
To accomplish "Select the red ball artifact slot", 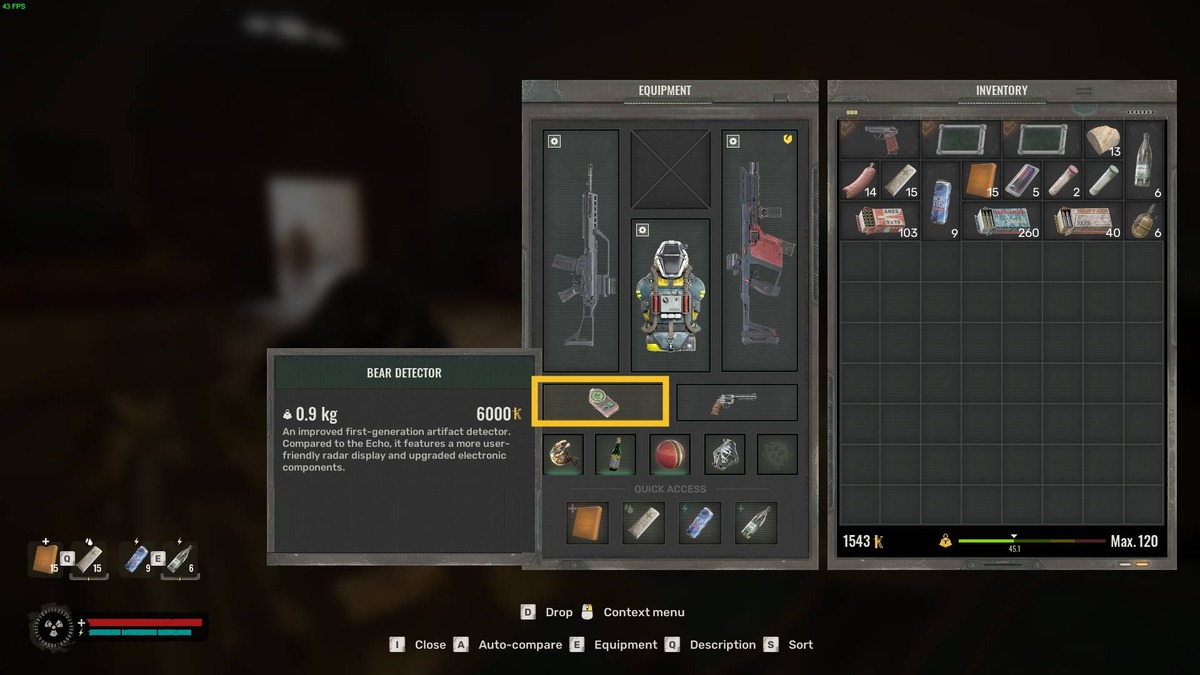I will pos(669,454).
